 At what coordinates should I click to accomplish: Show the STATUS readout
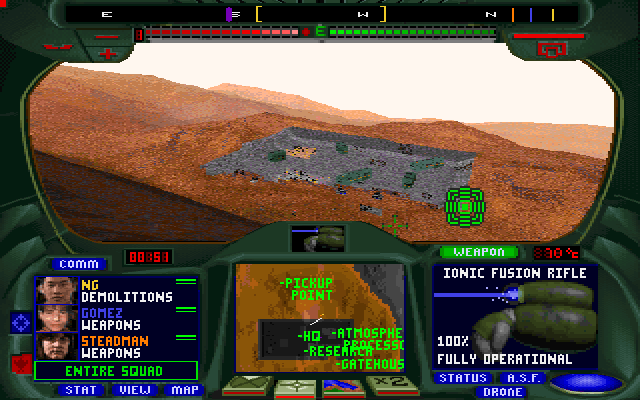coord(463,378)
